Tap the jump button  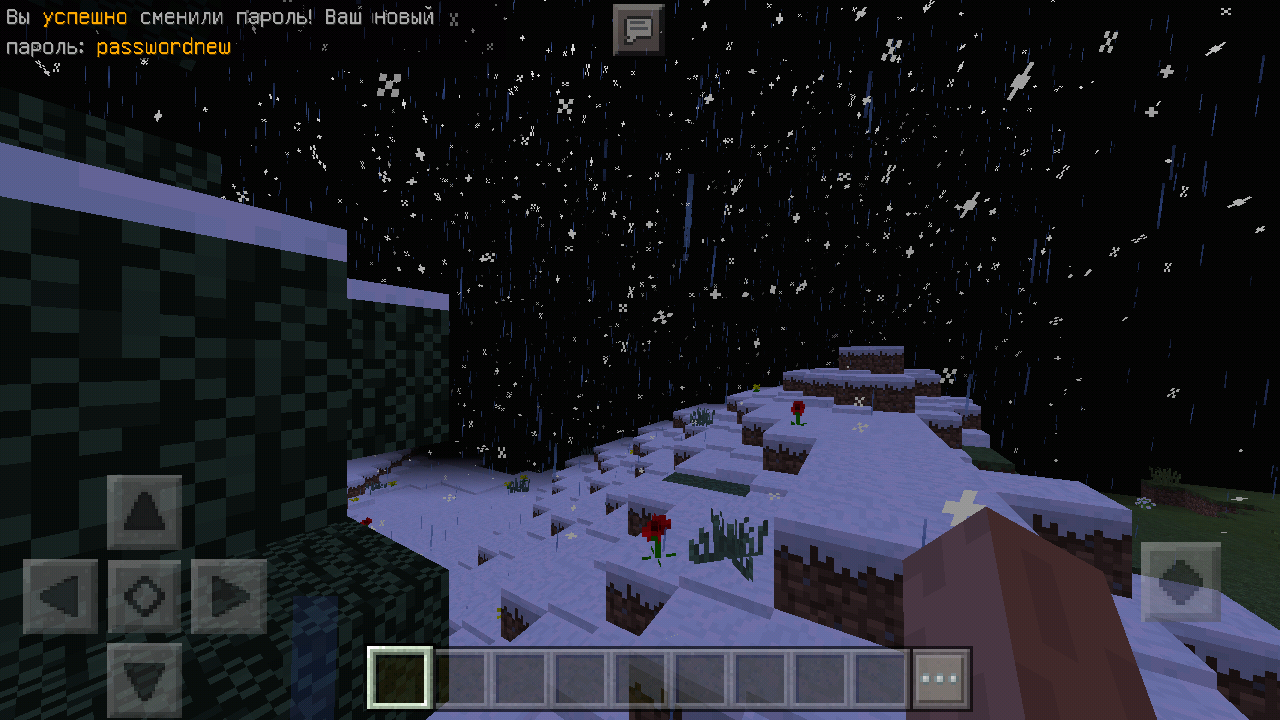pos(1181,581)
